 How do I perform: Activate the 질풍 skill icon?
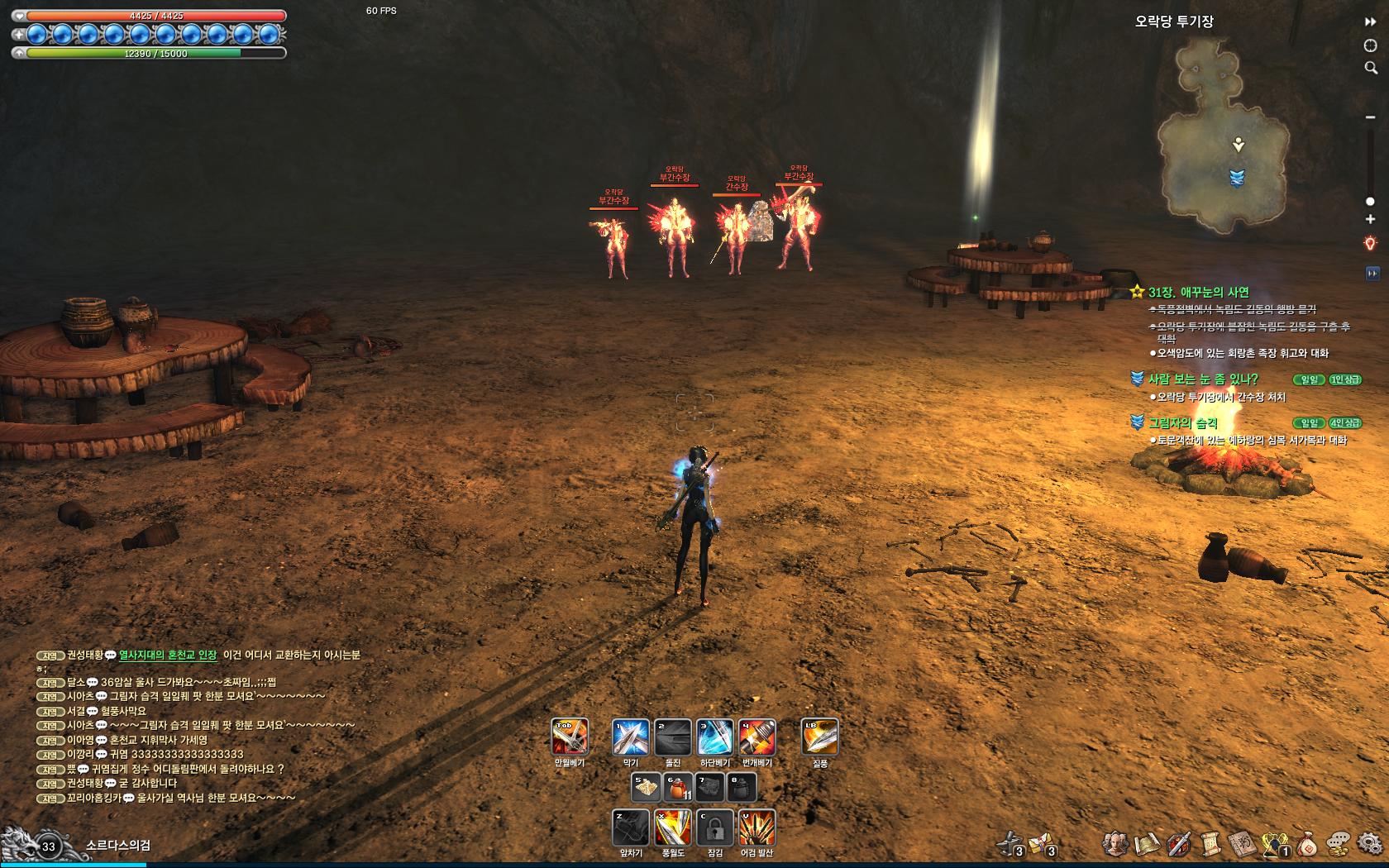820,737
